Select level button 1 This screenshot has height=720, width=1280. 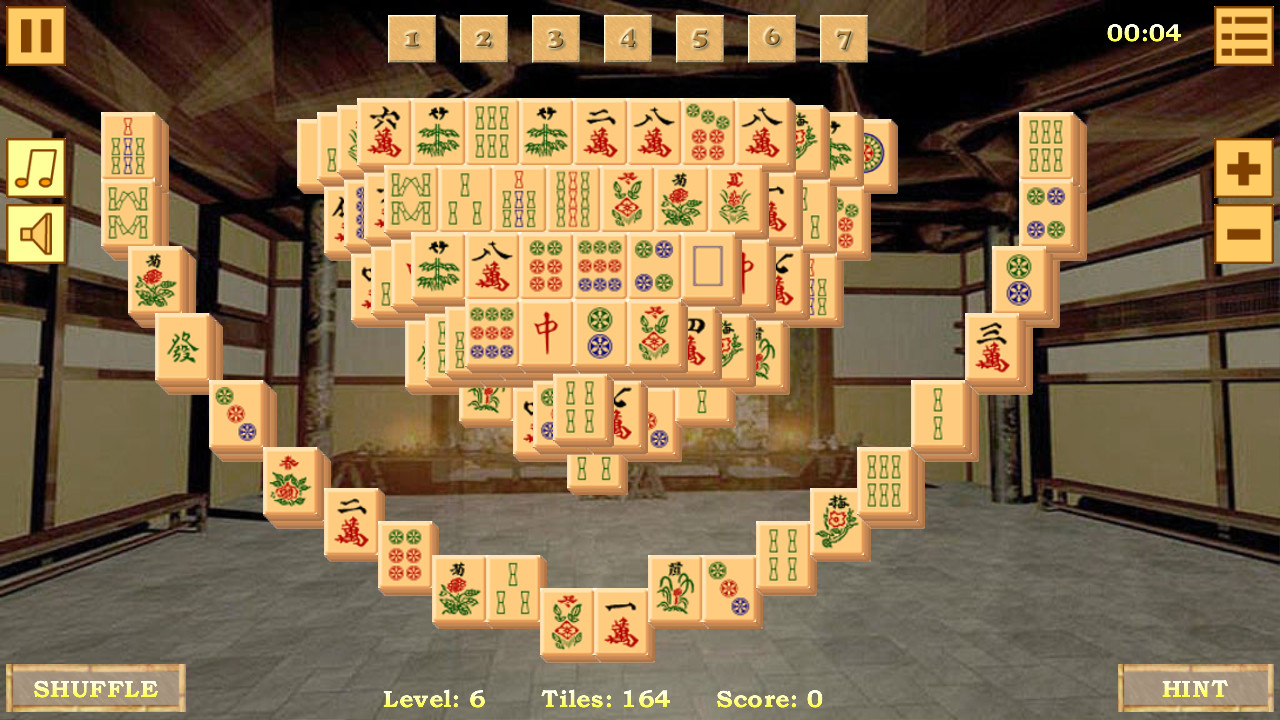(412, 40)
